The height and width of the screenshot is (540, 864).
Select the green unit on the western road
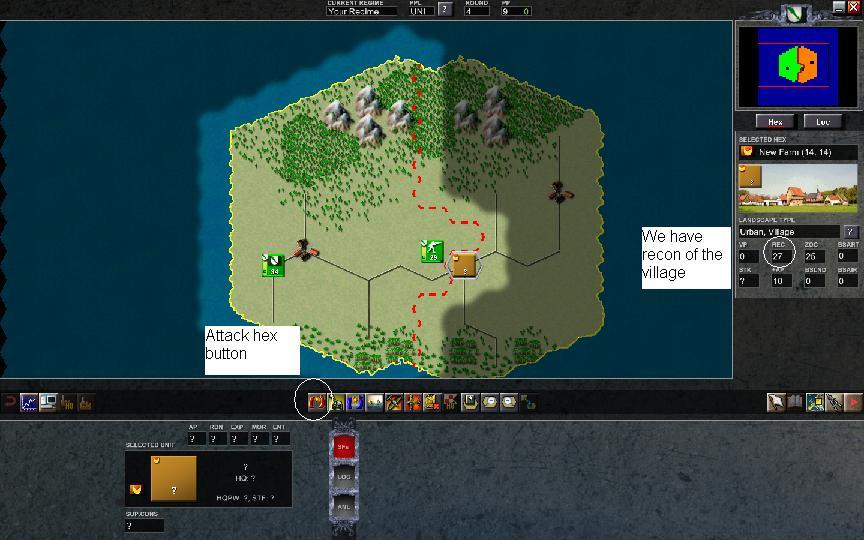pos(272,264)
